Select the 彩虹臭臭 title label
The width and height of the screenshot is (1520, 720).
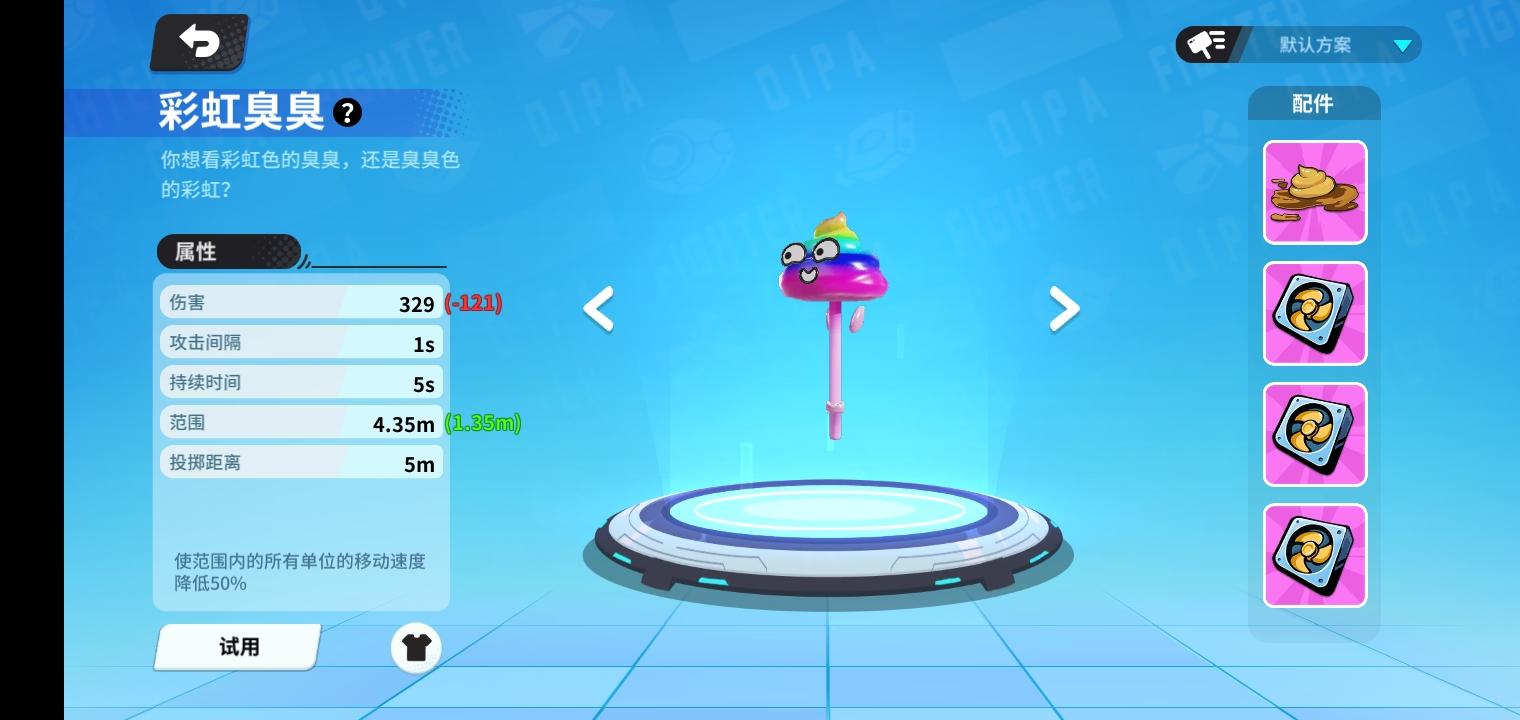pyautogui.click(x=240, y=112)
